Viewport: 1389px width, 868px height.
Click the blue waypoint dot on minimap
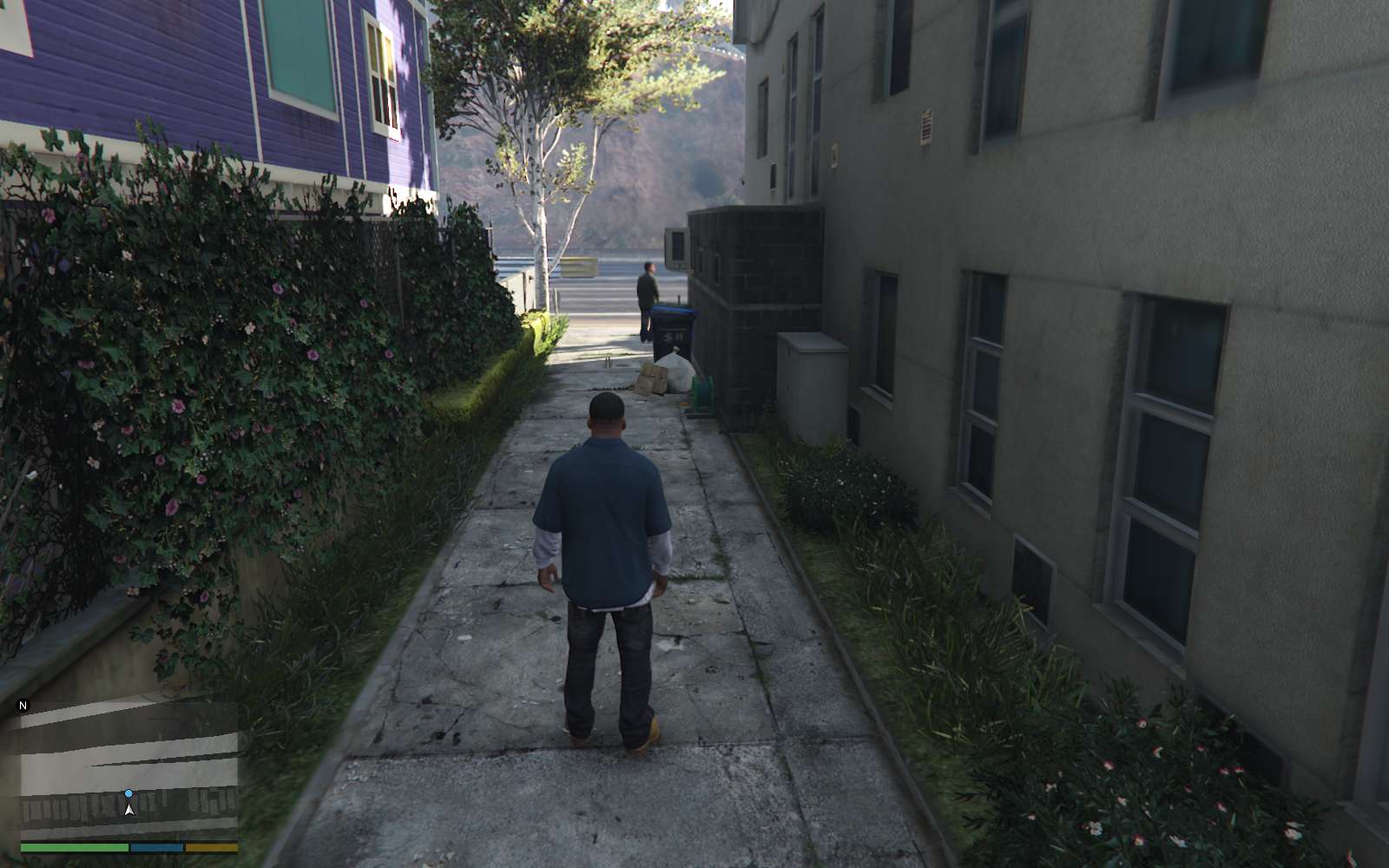pyautogui.click(x=128, y=793)
